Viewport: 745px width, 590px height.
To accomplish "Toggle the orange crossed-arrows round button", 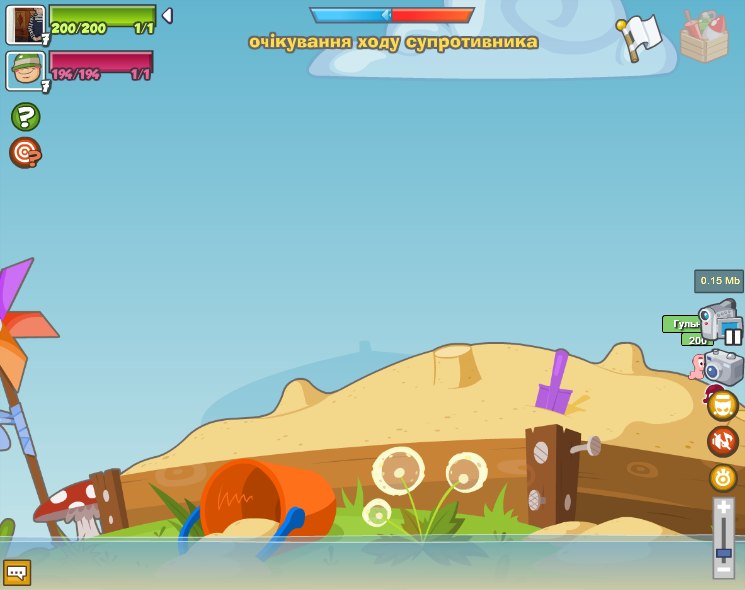I will pos(723,441).
